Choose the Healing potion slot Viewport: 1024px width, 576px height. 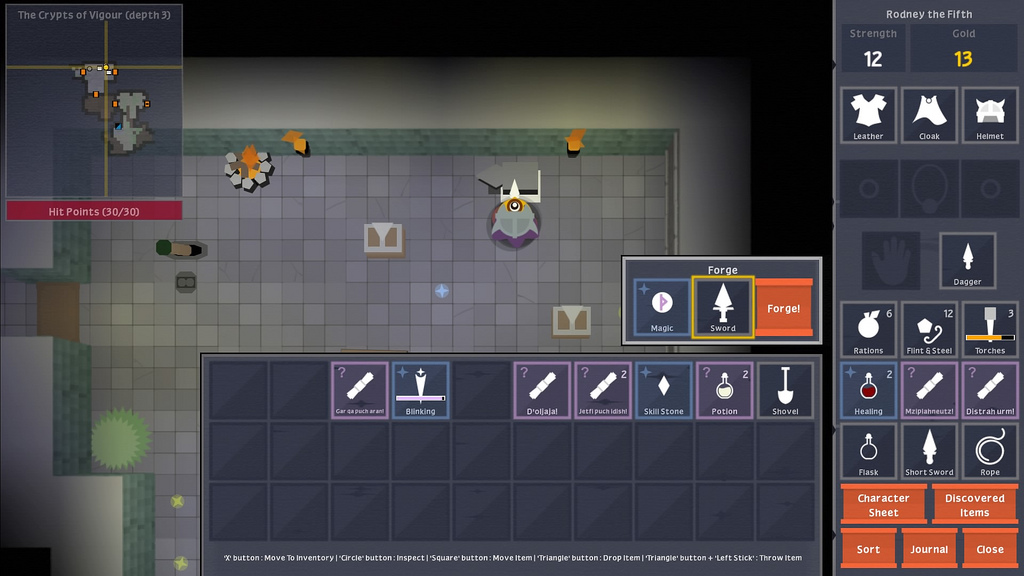(869, 390)
